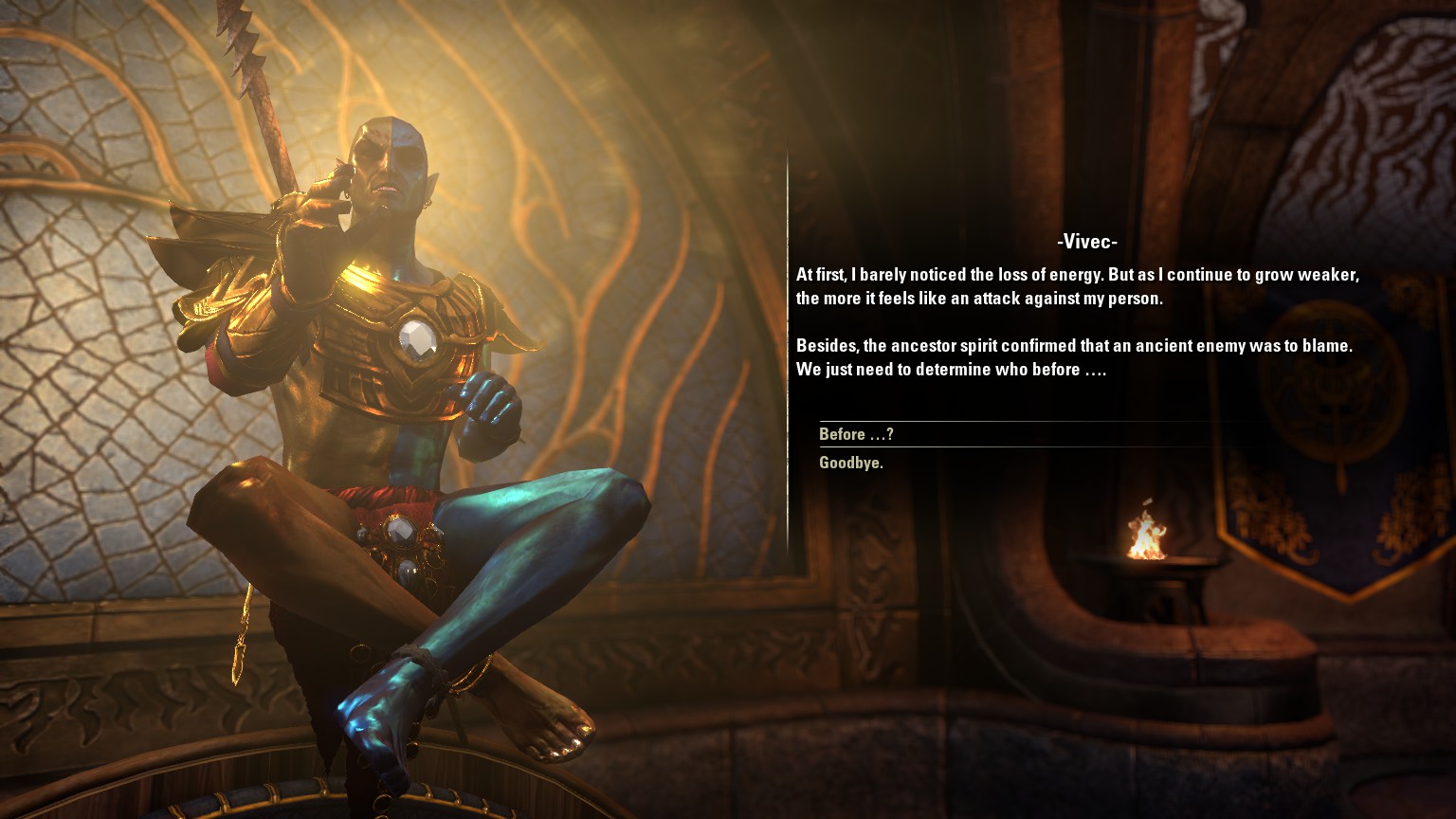This screenshot has height=819, width=1456.
Task: Choose the "Before ...?" dialogue reply
Action: click(856, 434)
